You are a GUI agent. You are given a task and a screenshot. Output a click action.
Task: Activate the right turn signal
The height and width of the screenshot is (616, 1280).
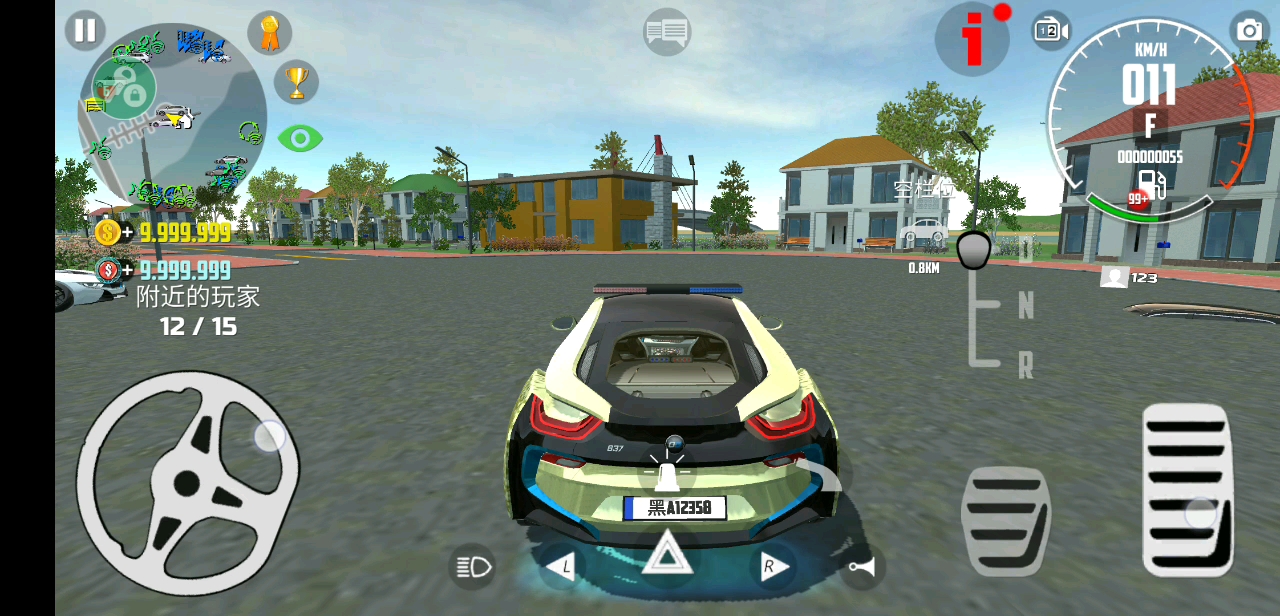point(770,568)
